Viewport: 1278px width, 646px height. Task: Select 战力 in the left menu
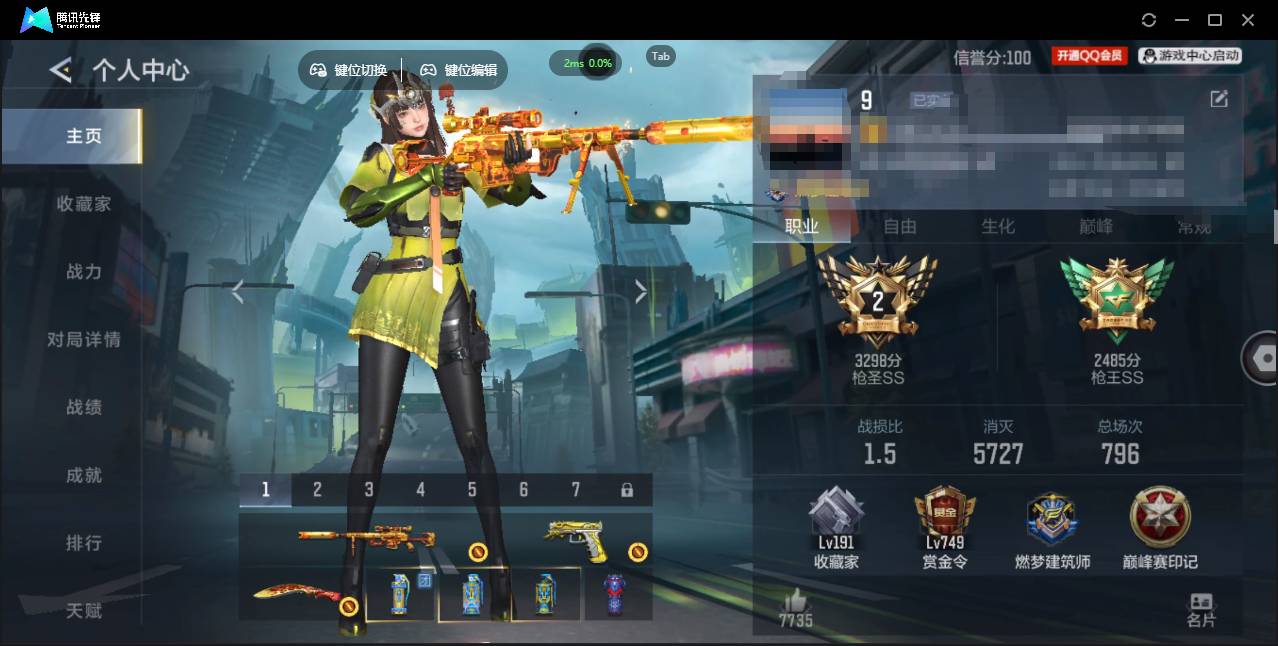coord(84,272)
